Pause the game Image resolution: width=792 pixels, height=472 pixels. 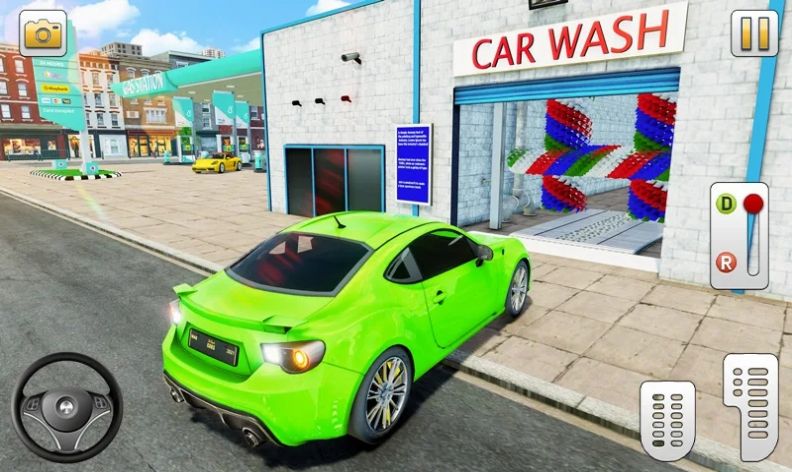click(754, 33)
